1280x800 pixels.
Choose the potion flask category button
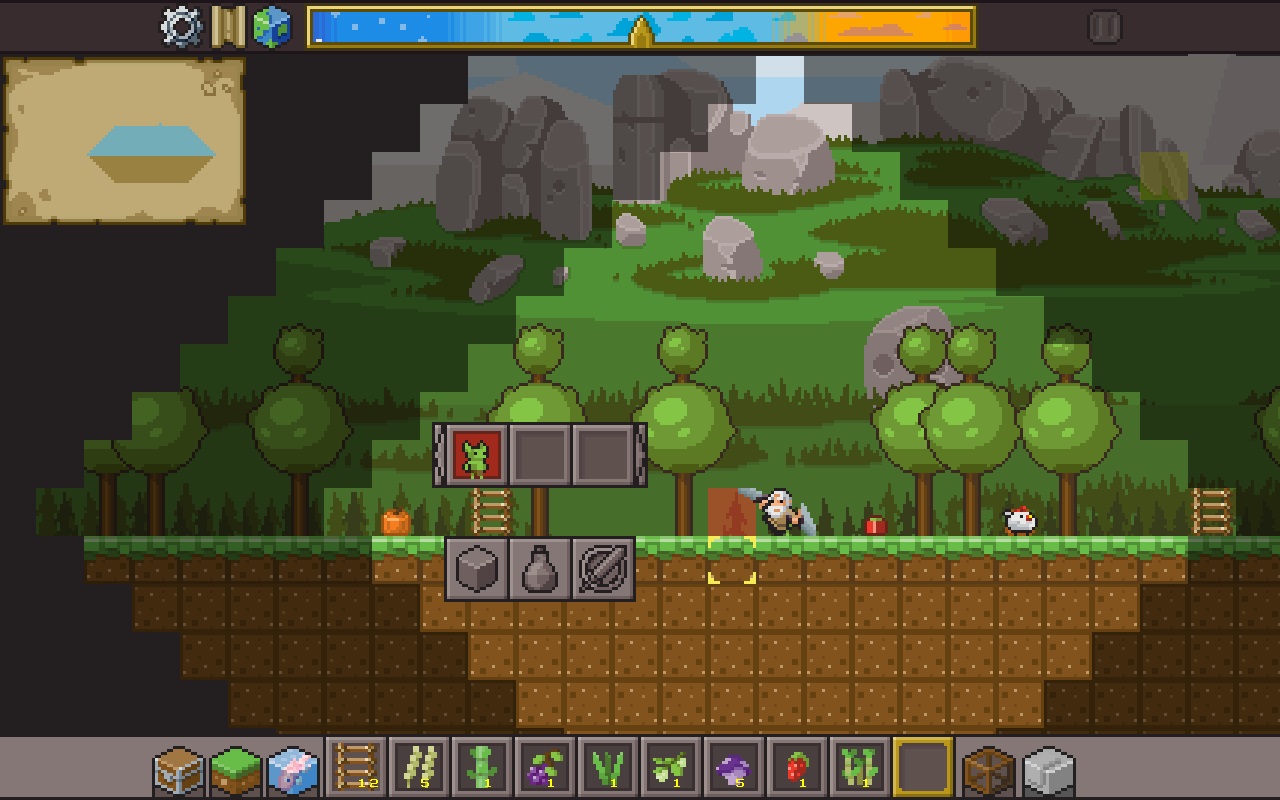coord(540,569)
